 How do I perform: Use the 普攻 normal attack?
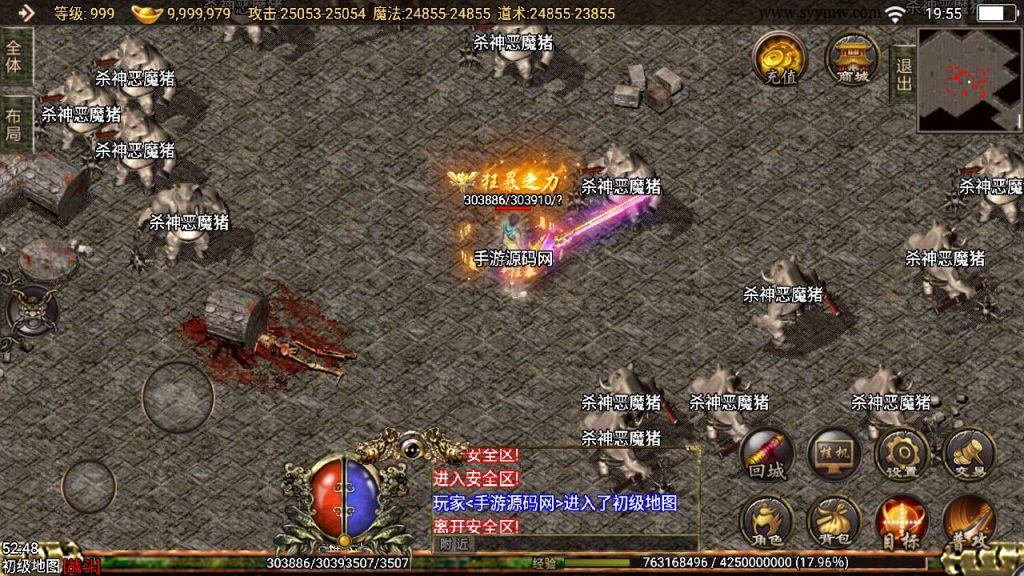click(x=969, y=521)
